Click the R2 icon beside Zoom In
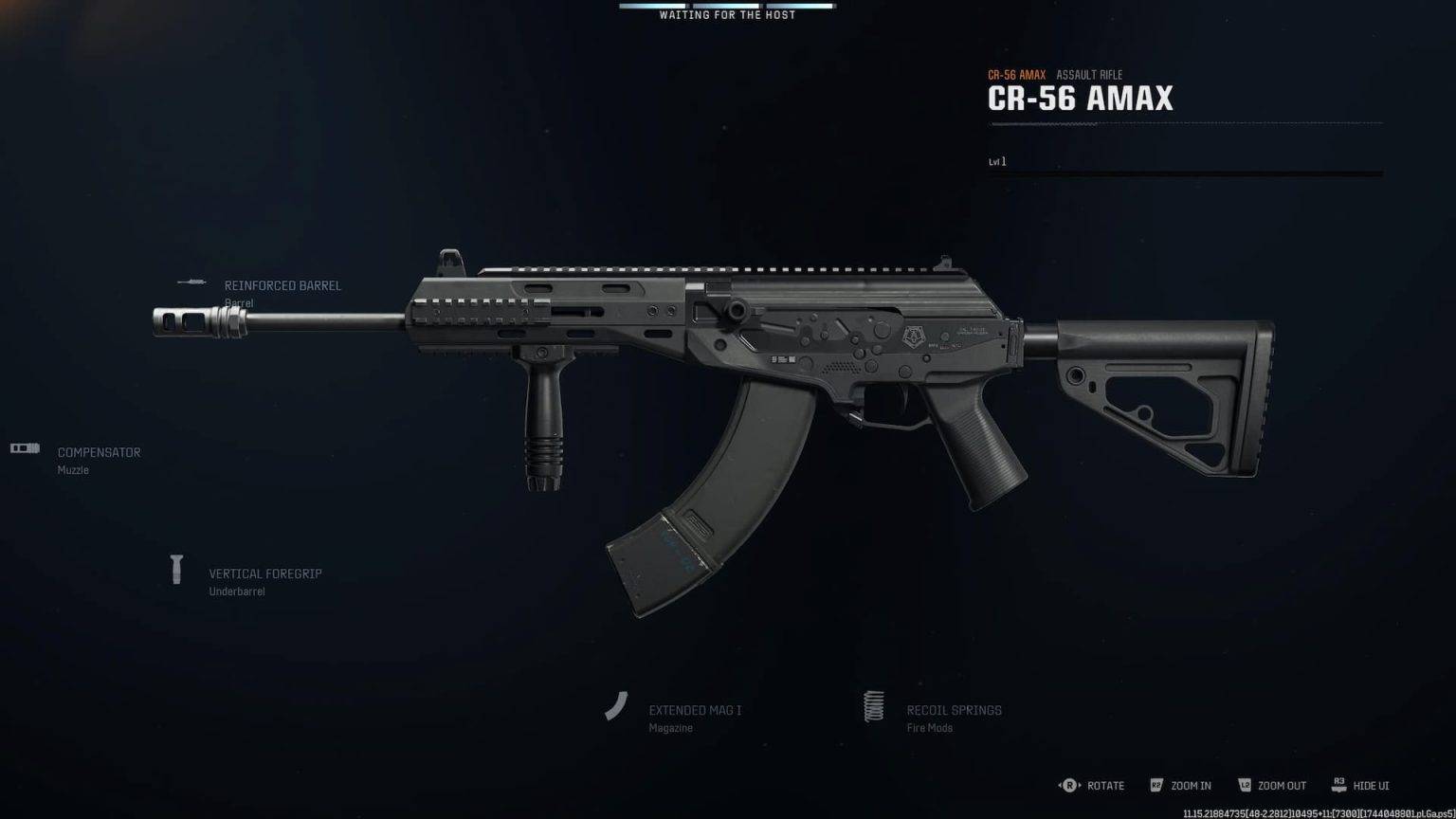1456x819 pixels. coord(1157,785)
